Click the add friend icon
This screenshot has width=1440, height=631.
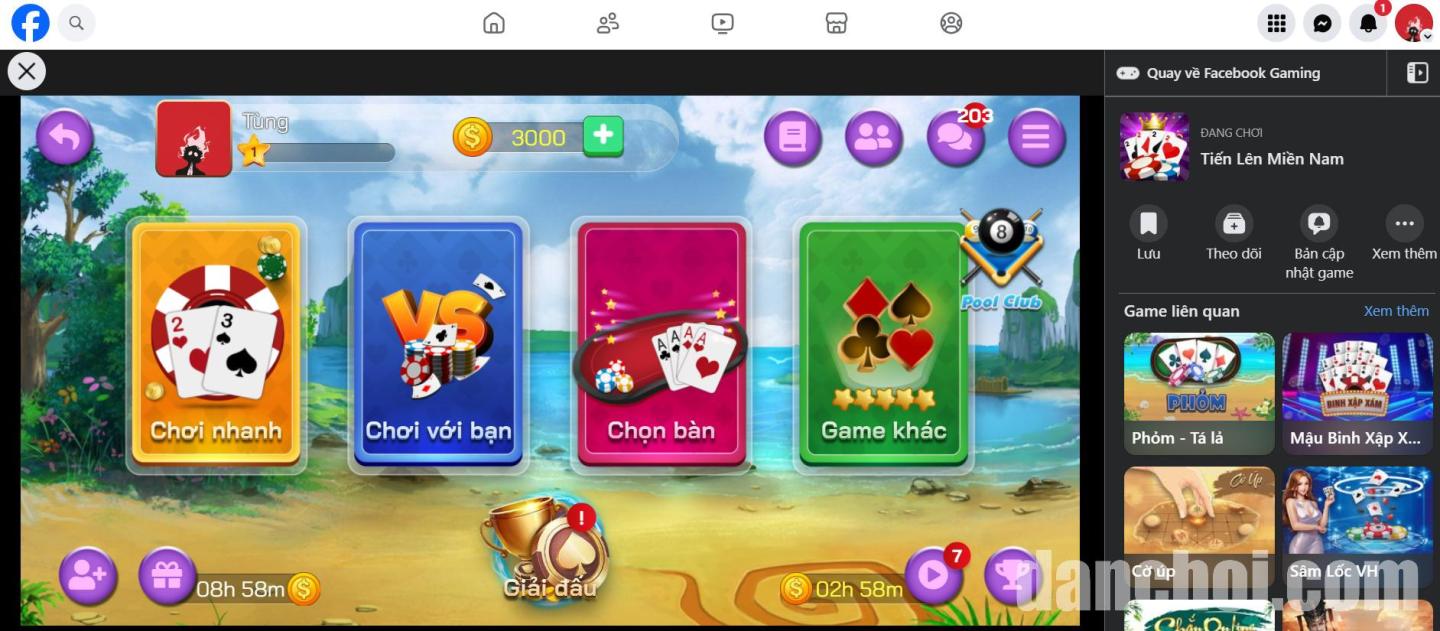(x=88, y=576)
